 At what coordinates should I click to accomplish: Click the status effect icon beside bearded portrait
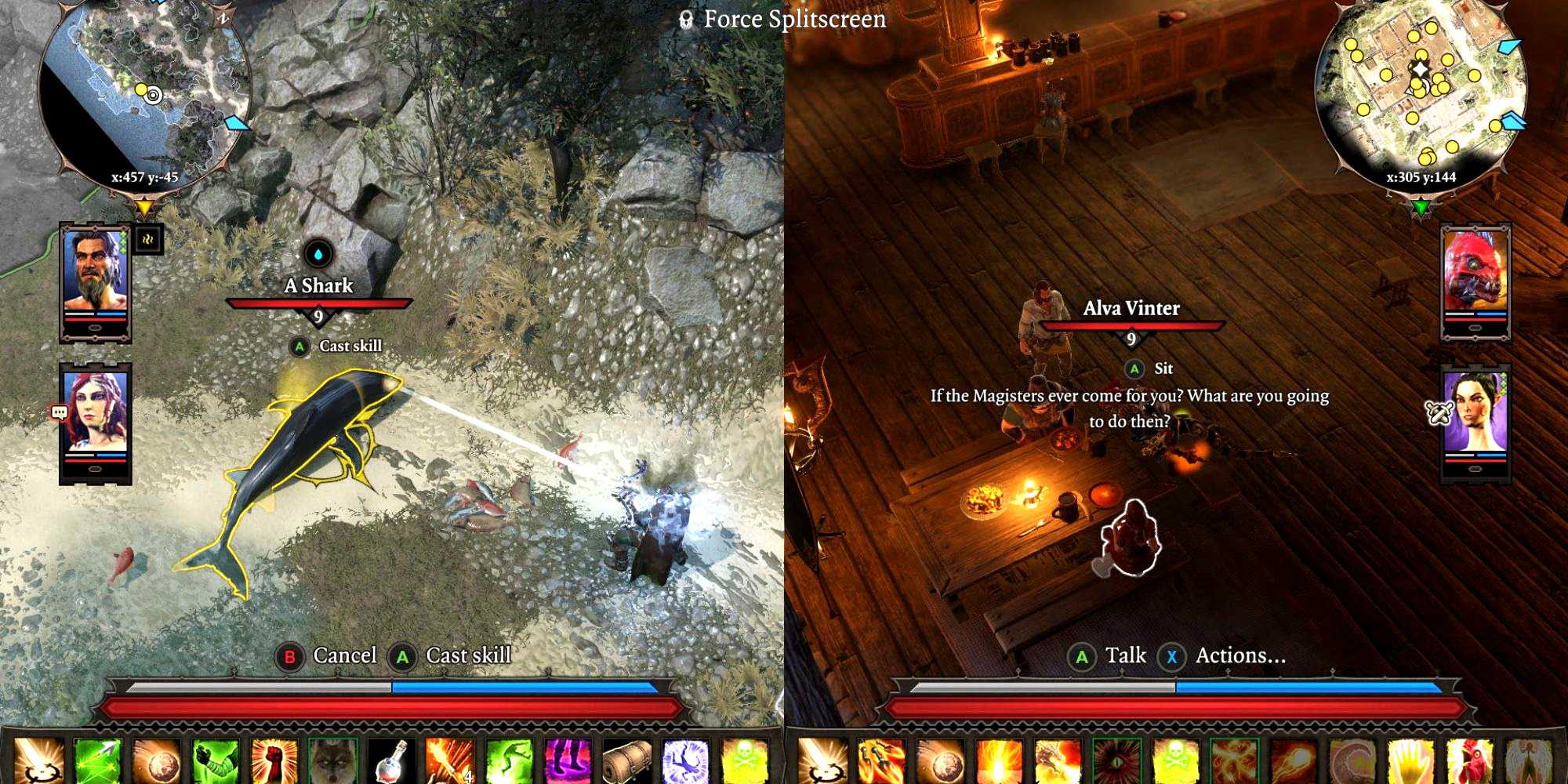click(x=147, y=240)
